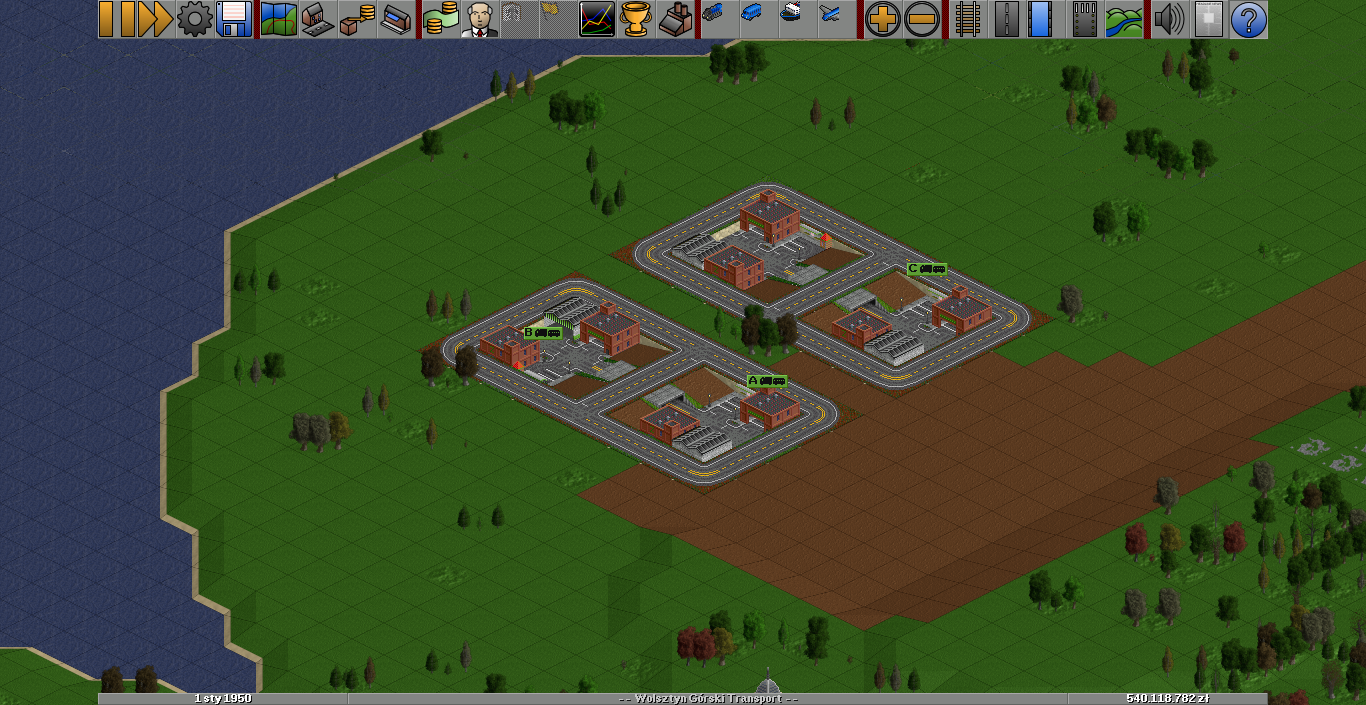This screenshot has width=1366, height=705.
Task: Open company general information via manager portrait
Action: pyautogui.click(x=480, y=19)
